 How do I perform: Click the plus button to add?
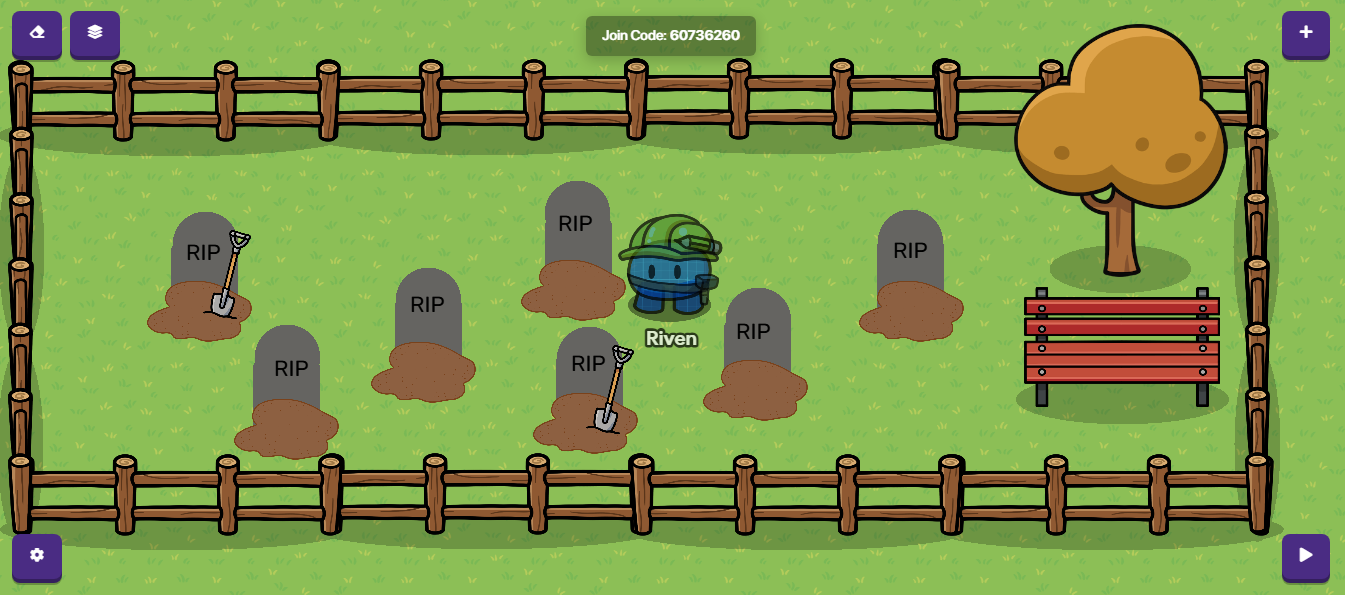pos(1305,33)
